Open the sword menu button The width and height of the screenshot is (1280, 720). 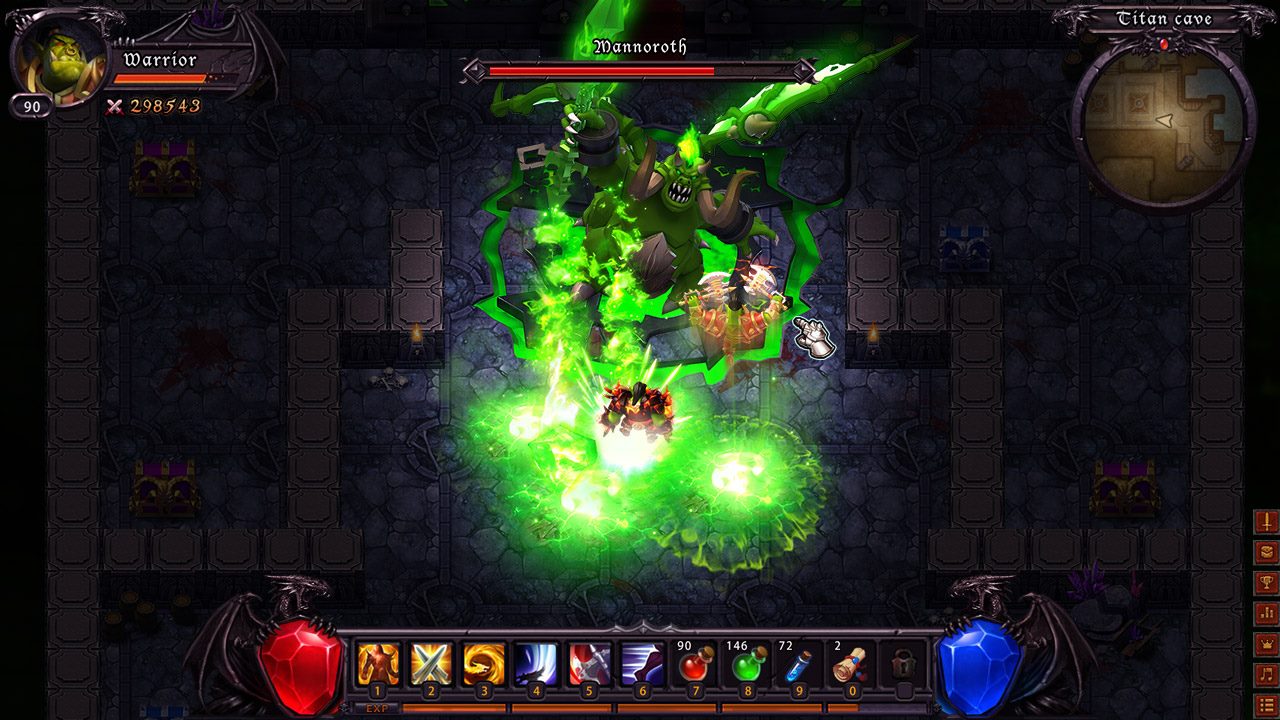click(x=1266, y=521)
